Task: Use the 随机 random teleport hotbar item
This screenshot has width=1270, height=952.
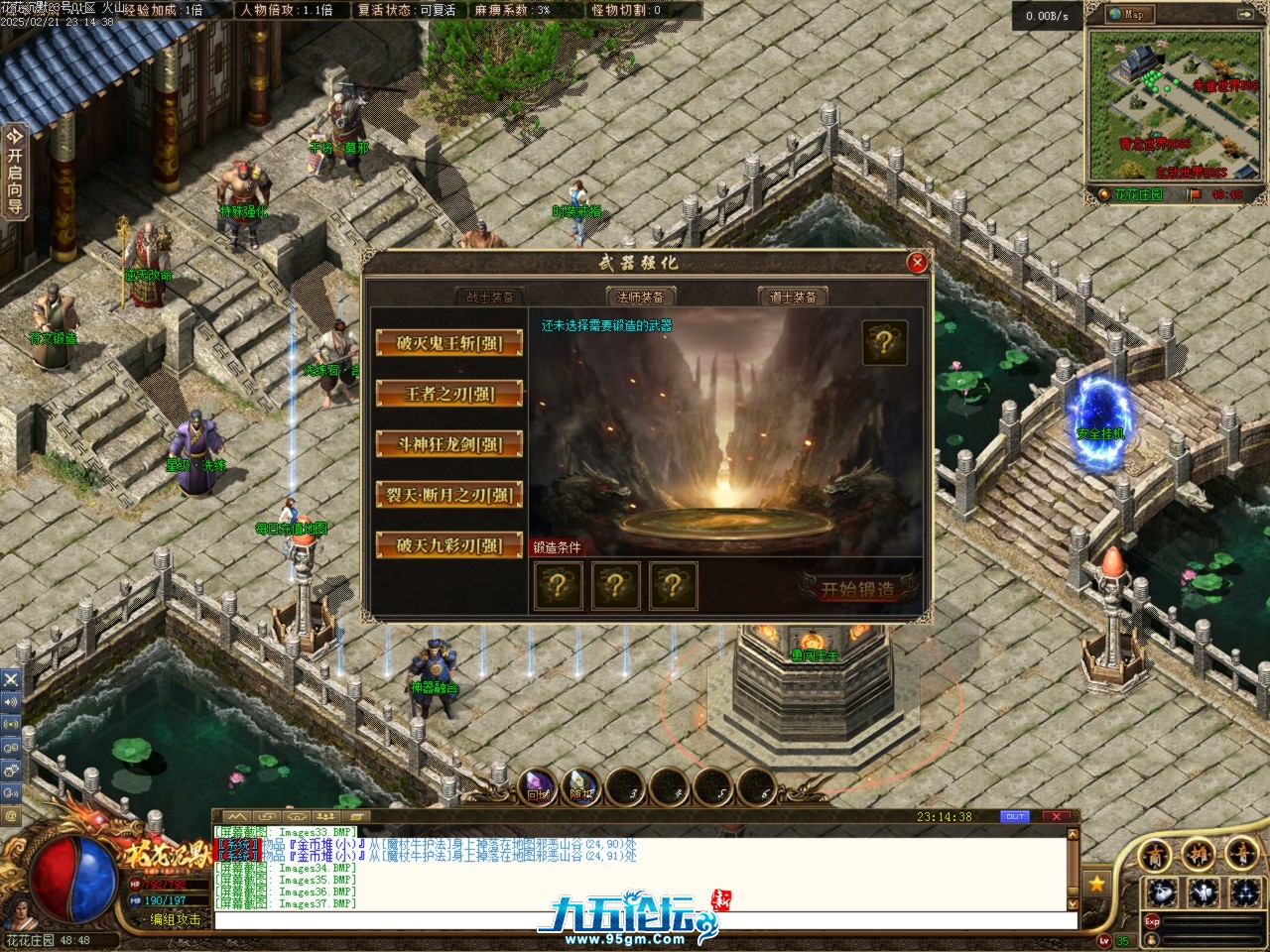Action: coord(581,786)
